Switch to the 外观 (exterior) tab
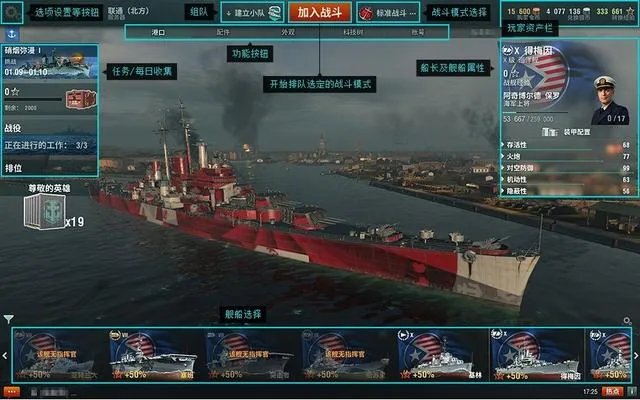The image size is (640, 400). (288, 32)
